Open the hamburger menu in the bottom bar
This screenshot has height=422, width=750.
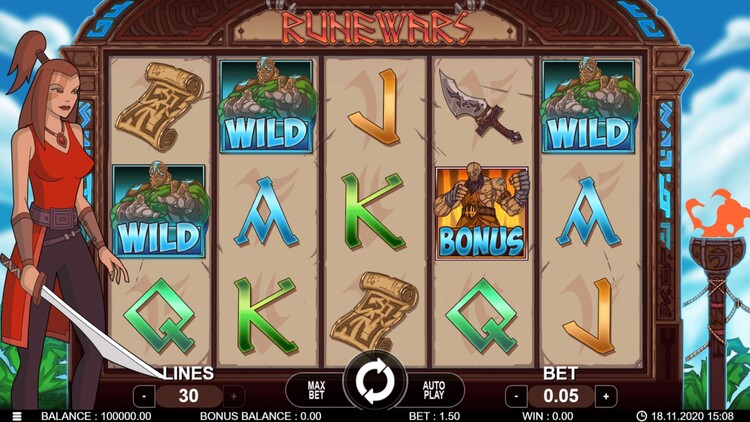(x=17, y=416)
